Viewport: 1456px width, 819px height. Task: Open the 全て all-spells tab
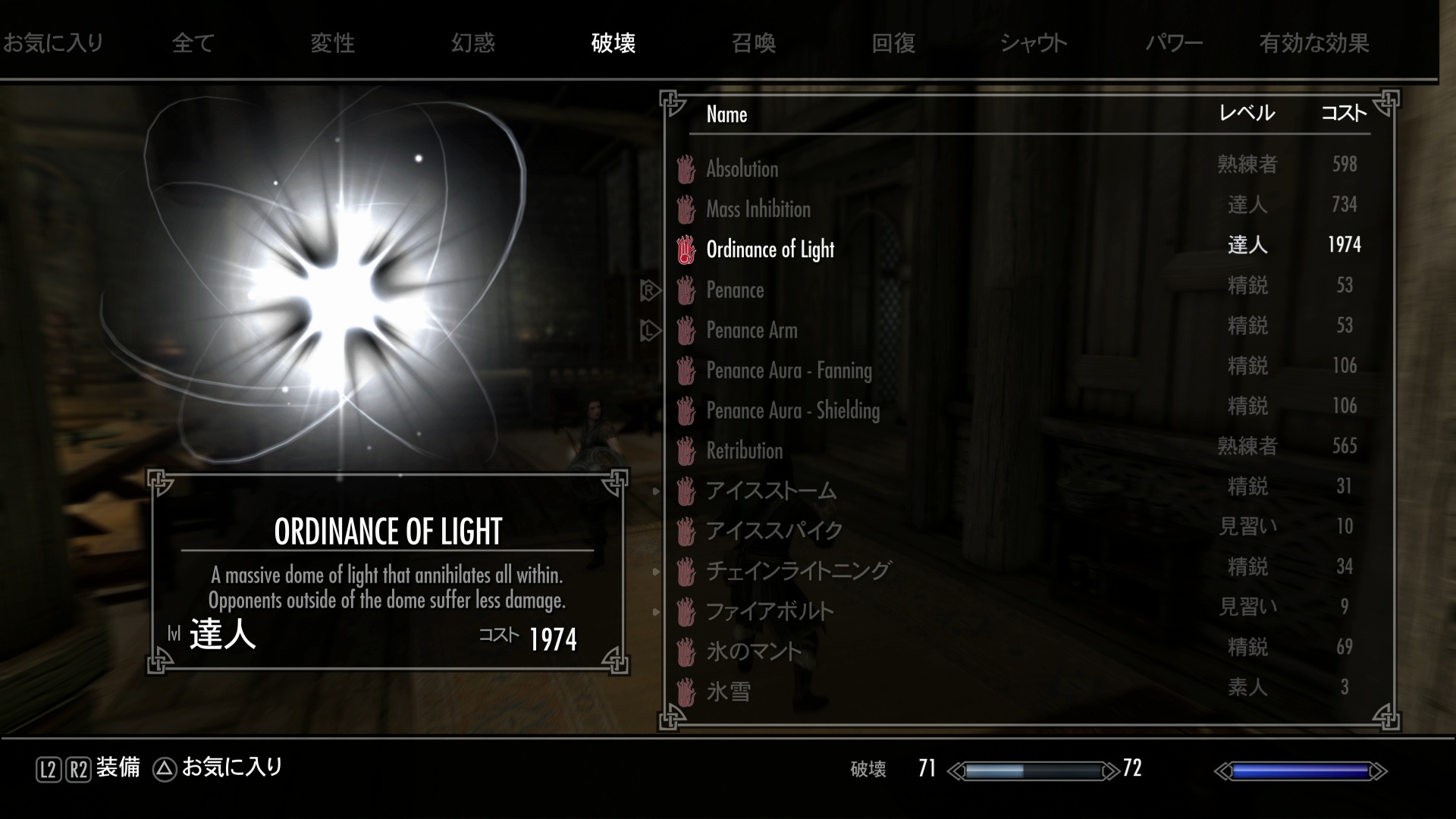point(193,43)
